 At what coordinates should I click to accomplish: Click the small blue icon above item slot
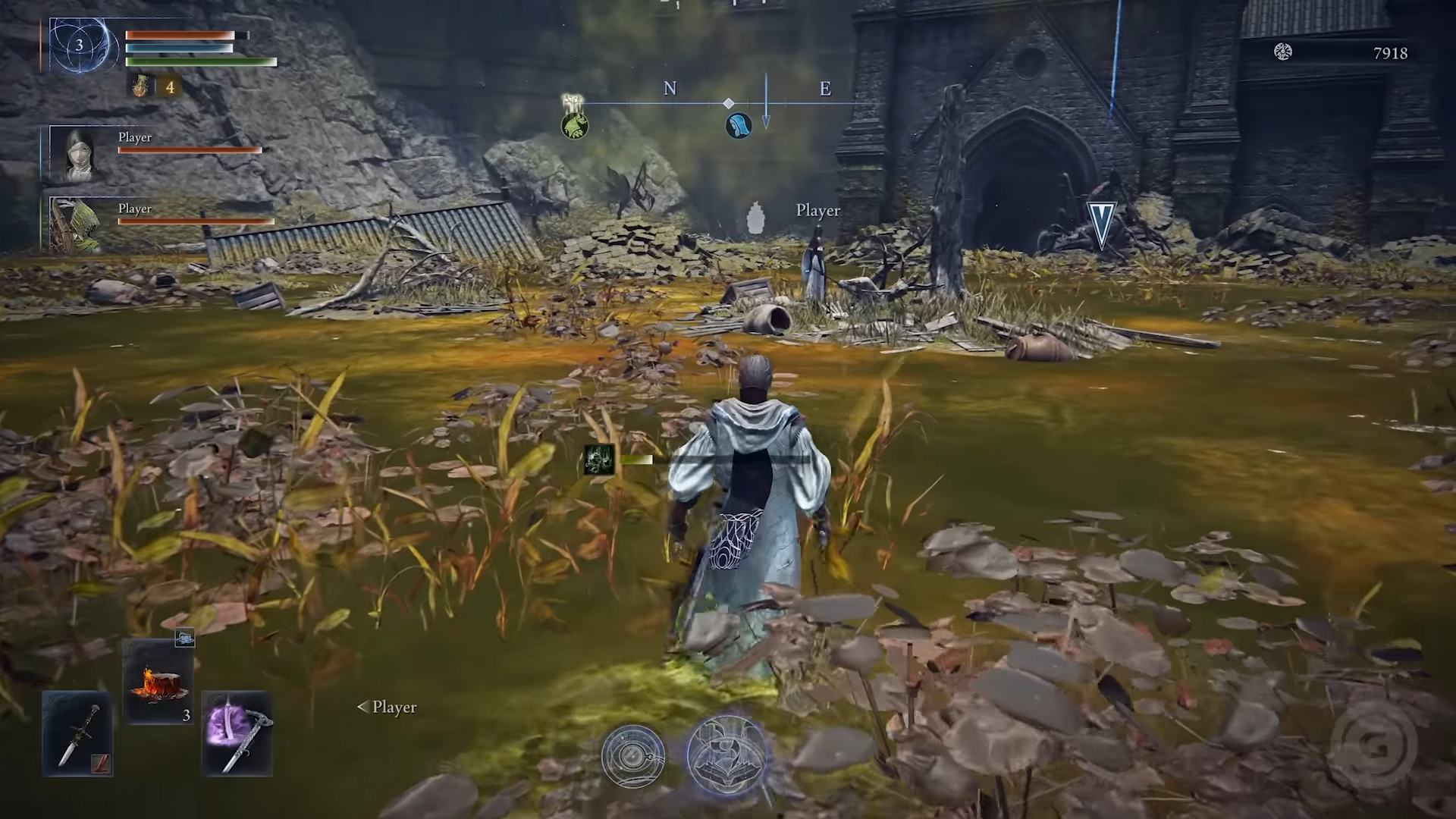184,639
